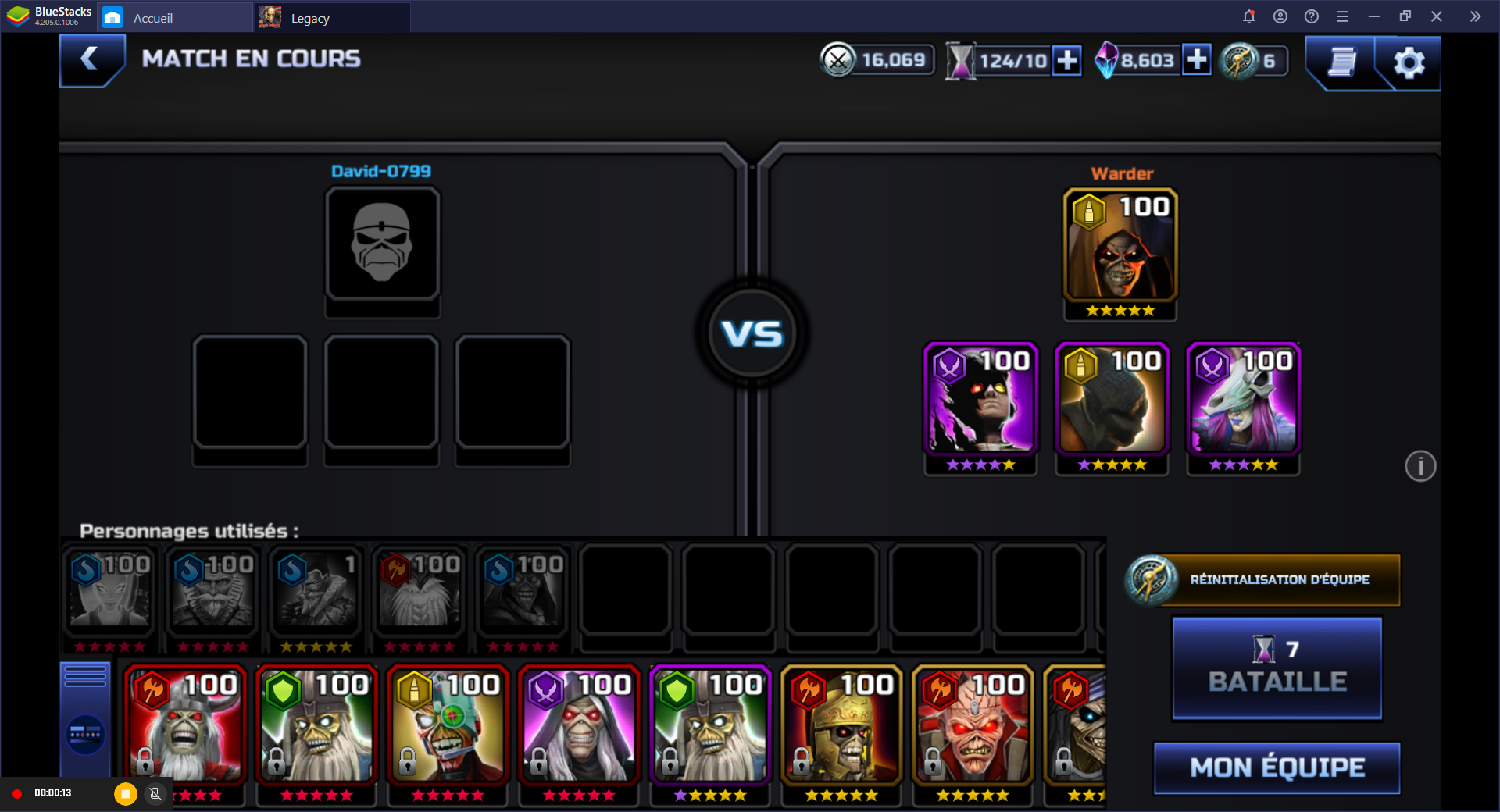The image size is (1500, 812).
Task: Select the horned-helmet white-bearded Eddie card
Action: [x=186, y=726]
